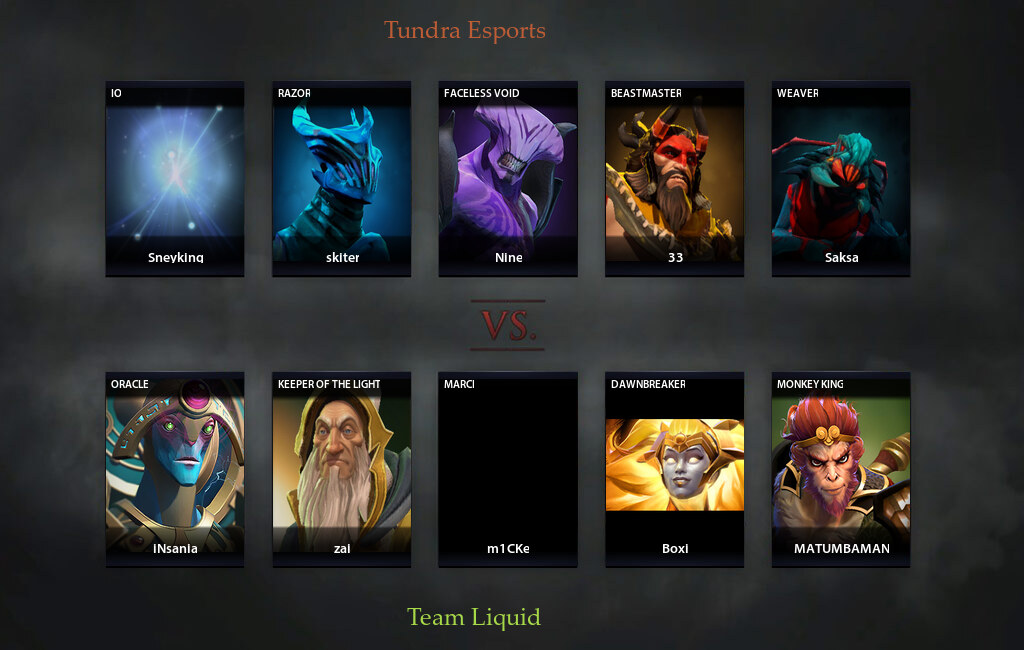This screenshot has height=650, width=1024.
Task: Click the Tundra Esports team name
Action: 465,30
